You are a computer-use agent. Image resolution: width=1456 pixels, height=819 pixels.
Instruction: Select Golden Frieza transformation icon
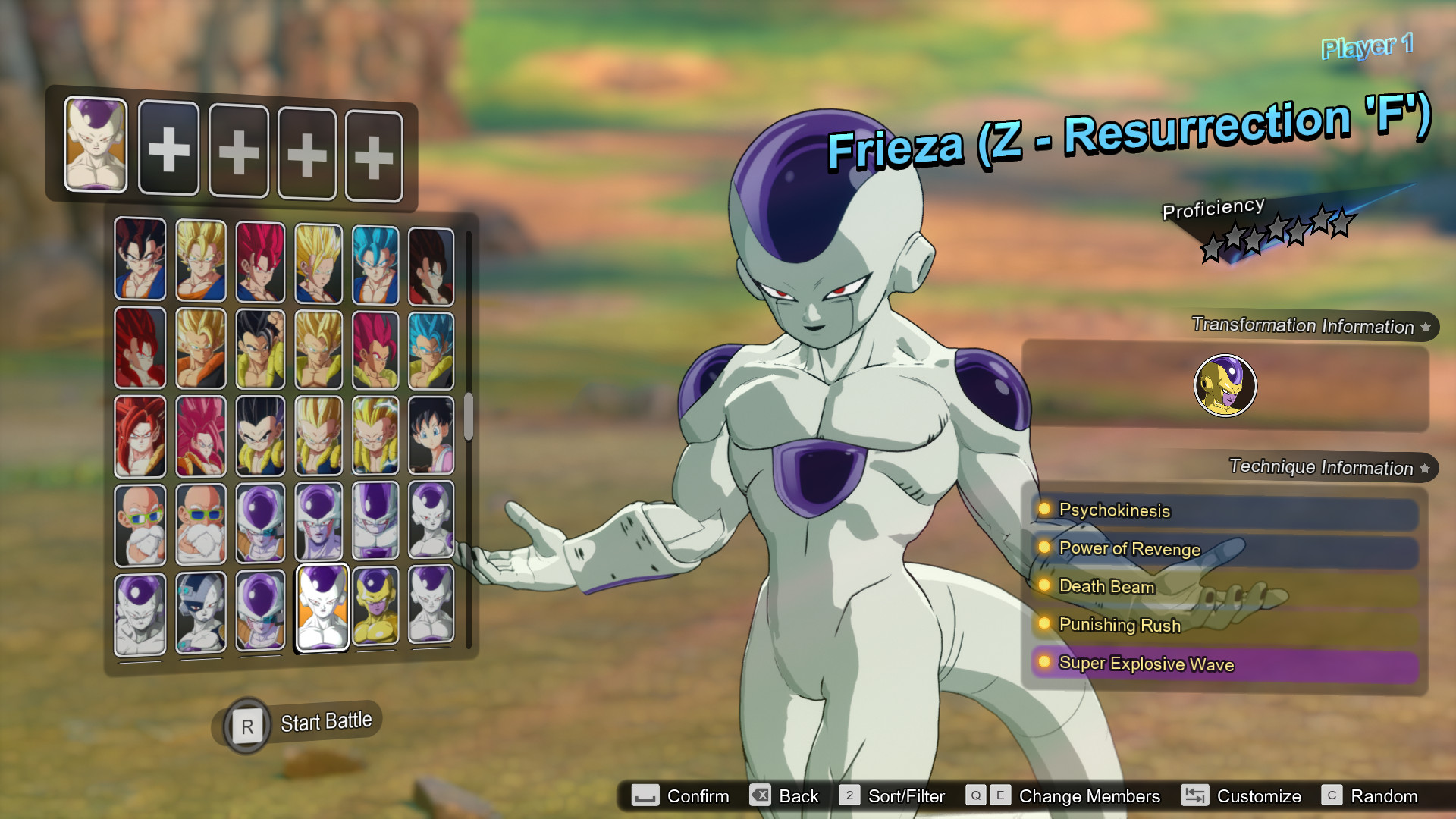point(1225,385)
